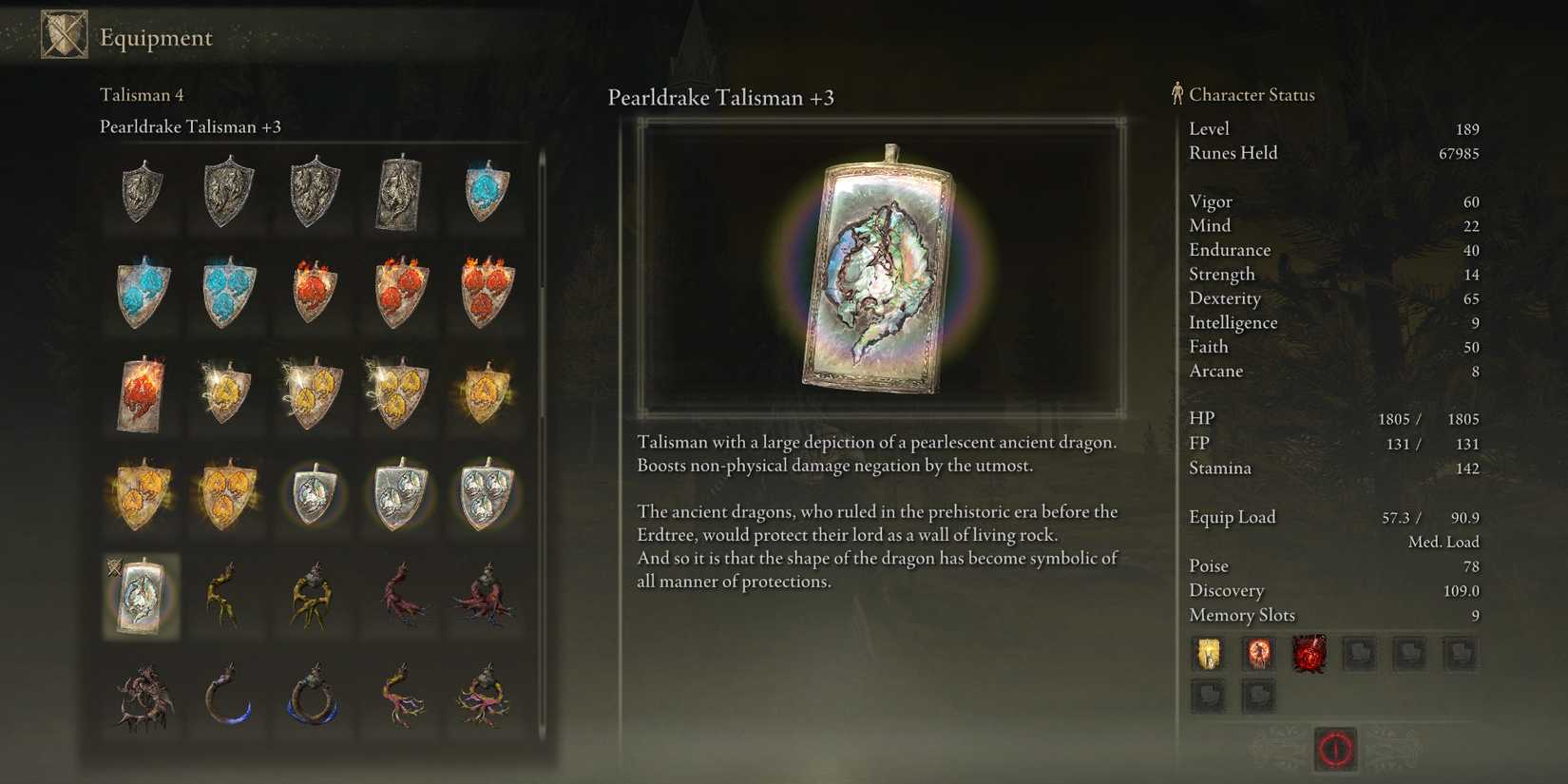This screenshot has height=784, width=1568.
Task: Select the triple-flame Flamedrake Talisman
Action: point(483,295)
